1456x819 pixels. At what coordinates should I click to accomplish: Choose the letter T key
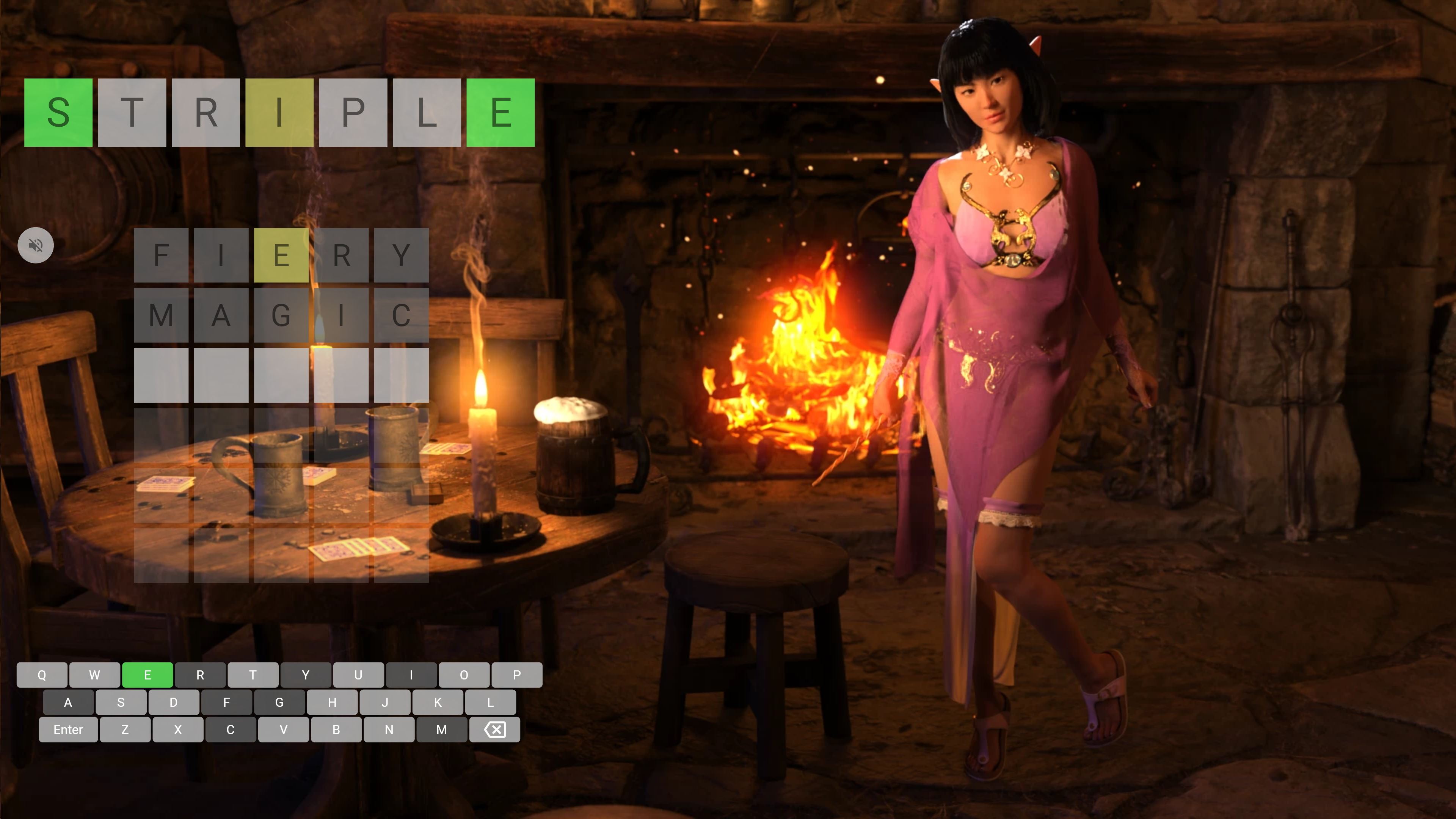(x=253, y=675)
